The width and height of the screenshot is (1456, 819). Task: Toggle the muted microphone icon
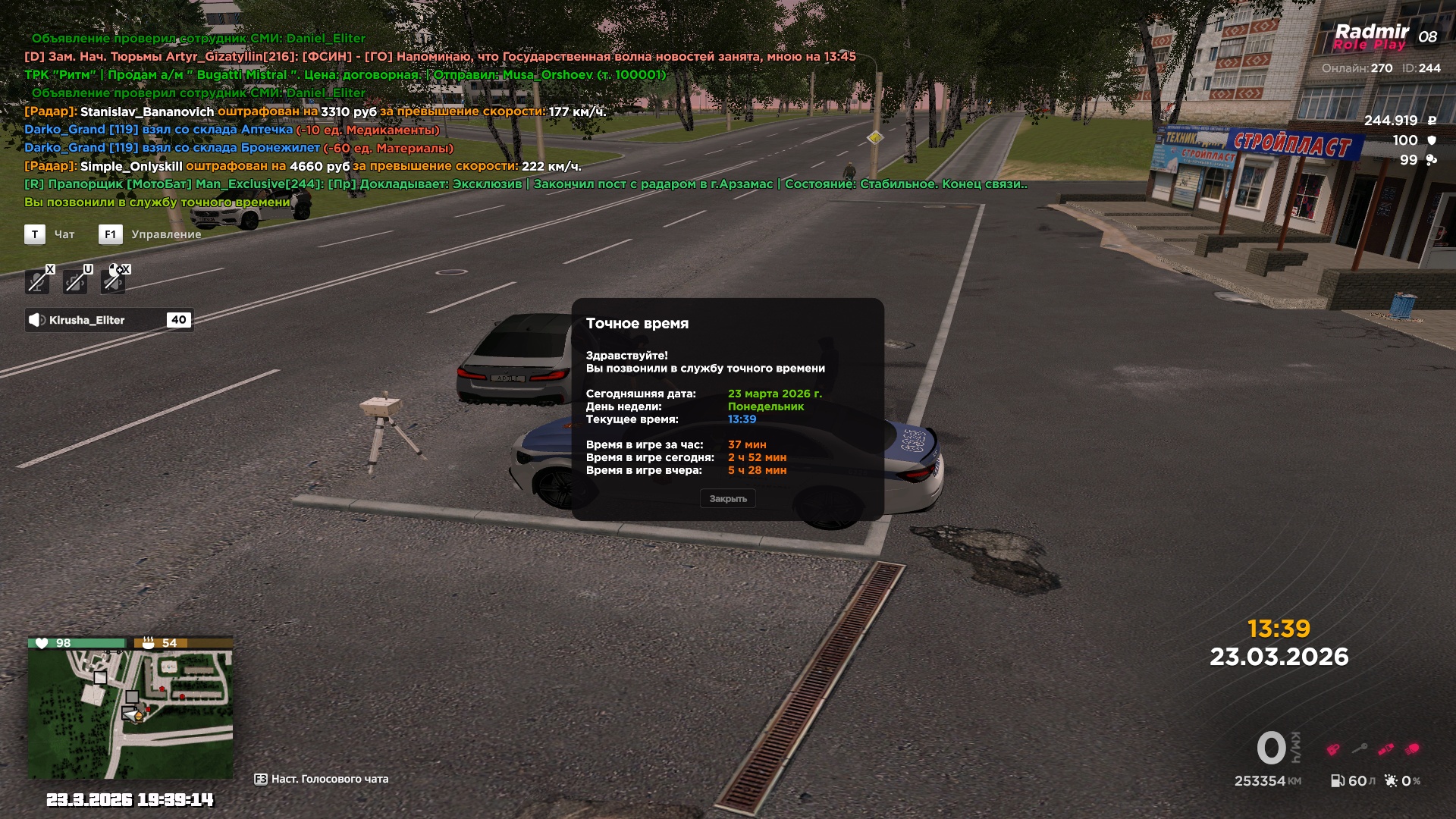37,281
